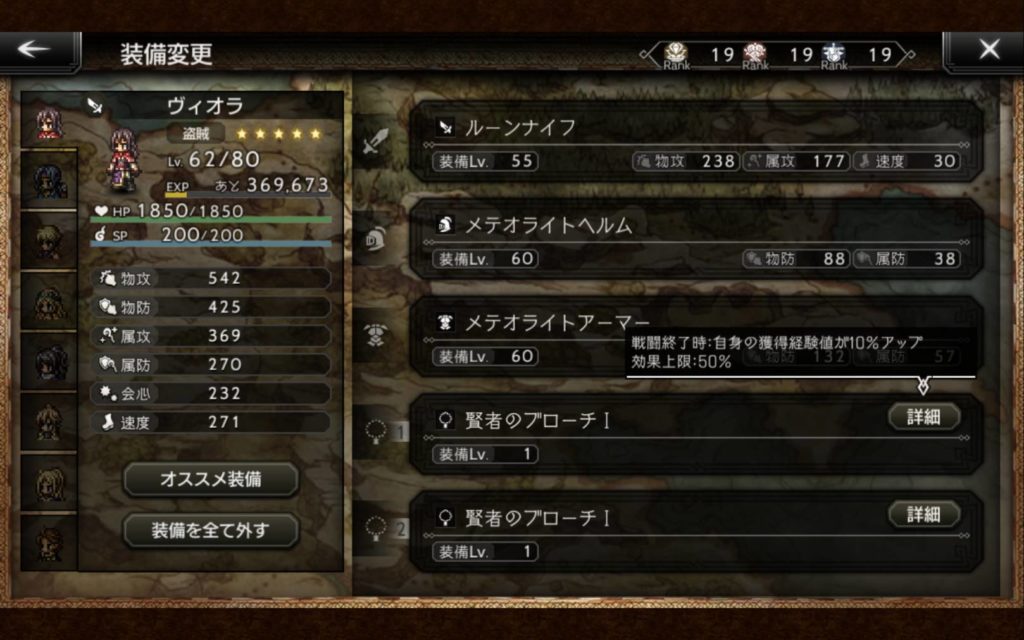Screen dimensions: 1024x640
Task: Go back with the left arrow button
Action: pos(40,51)
